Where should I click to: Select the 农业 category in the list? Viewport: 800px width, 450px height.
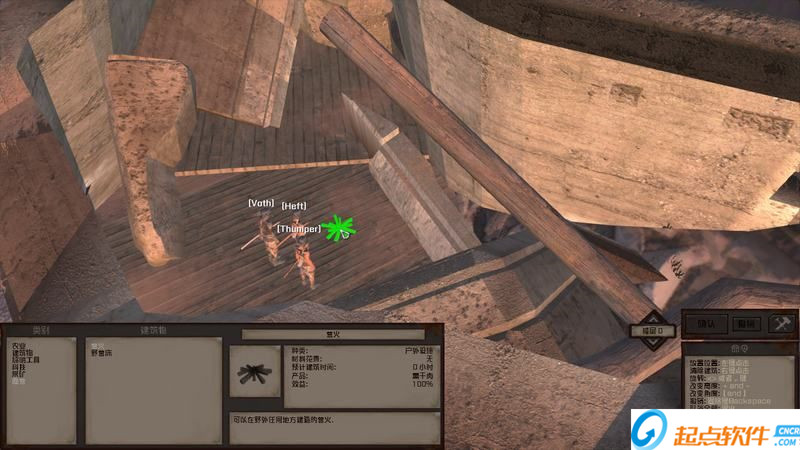coord(18,345)
